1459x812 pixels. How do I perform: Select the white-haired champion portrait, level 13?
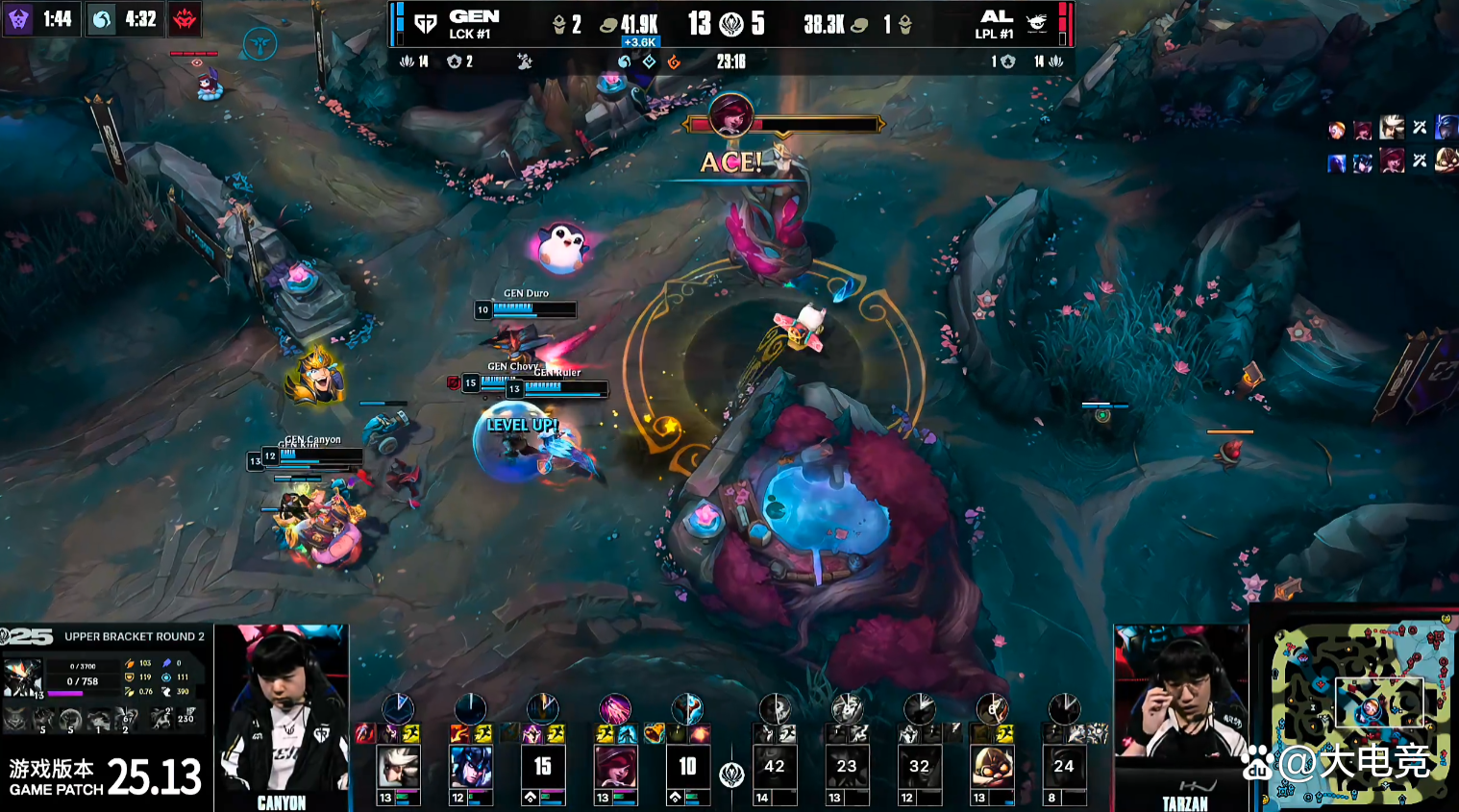pyautogui.click(x=398, y=767)
